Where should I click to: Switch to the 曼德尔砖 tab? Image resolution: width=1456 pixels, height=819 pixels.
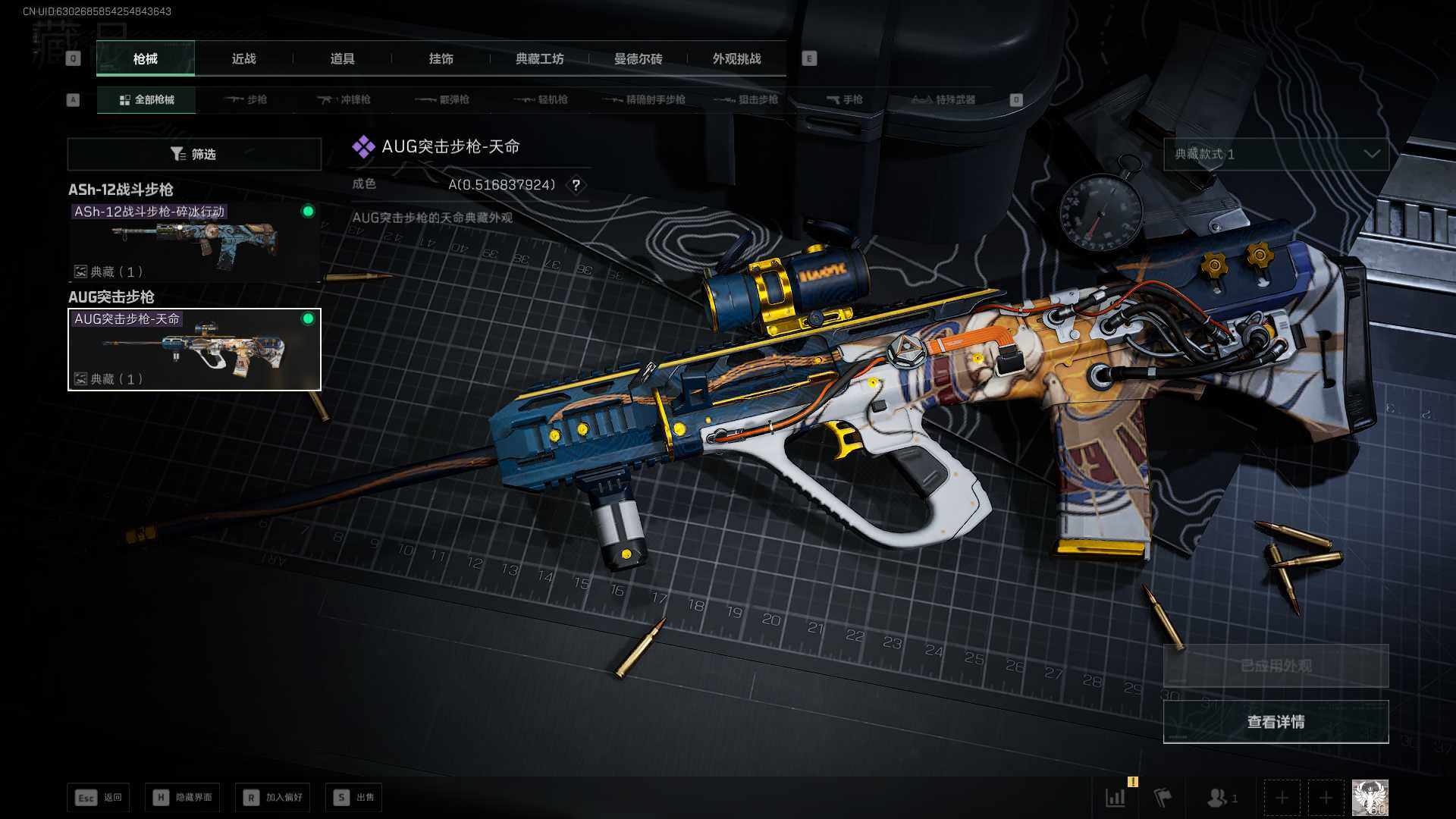point(638,59)
